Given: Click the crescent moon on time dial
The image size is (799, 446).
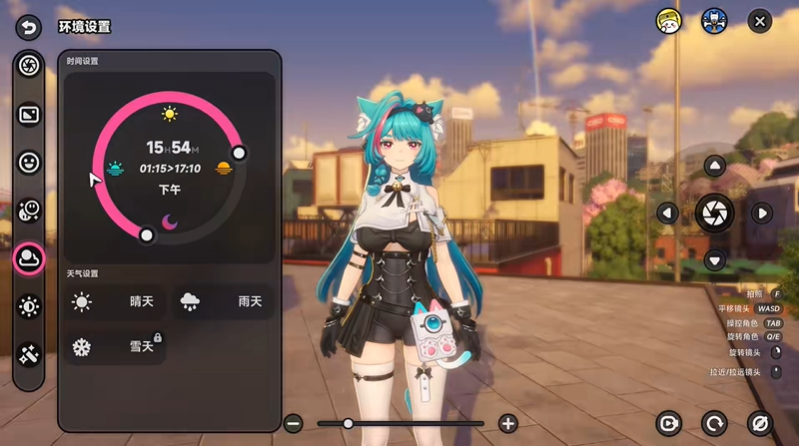Looking at the screenshot, I should click(x=170, y=221).
